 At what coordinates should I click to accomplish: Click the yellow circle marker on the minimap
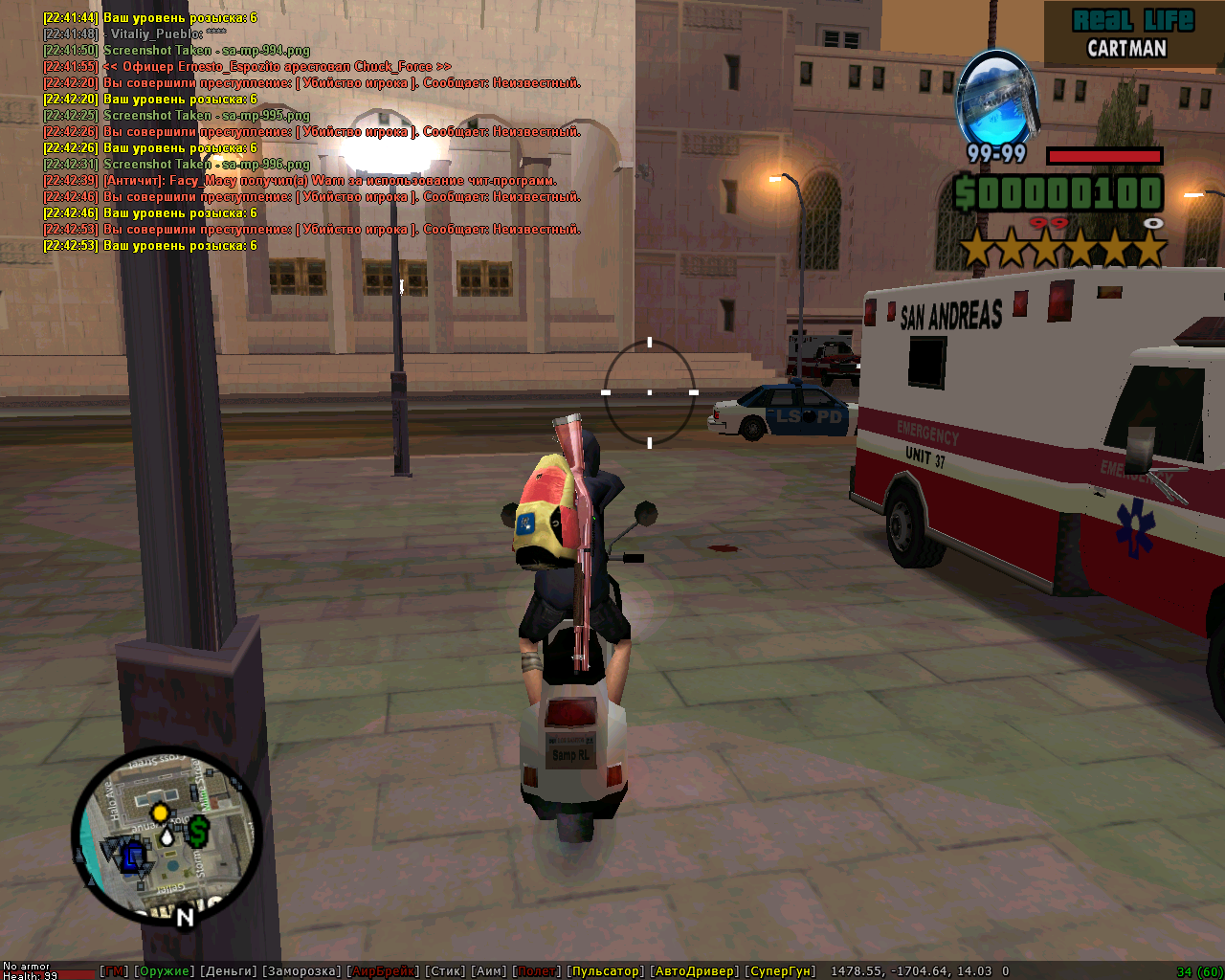coord(160,813)
